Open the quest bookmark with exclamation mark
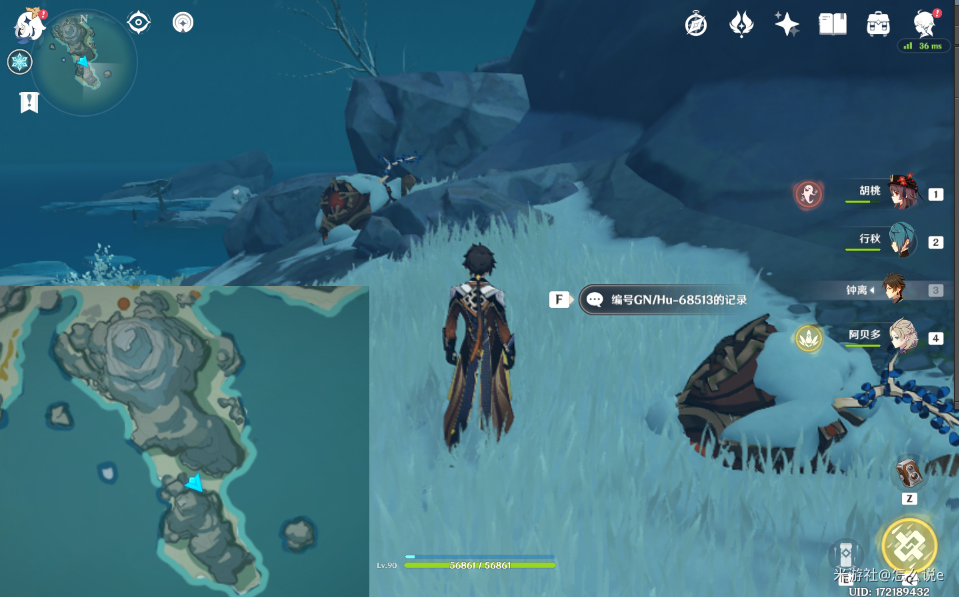959x597 pixels. pyautogui.click(x=29, y=101)
